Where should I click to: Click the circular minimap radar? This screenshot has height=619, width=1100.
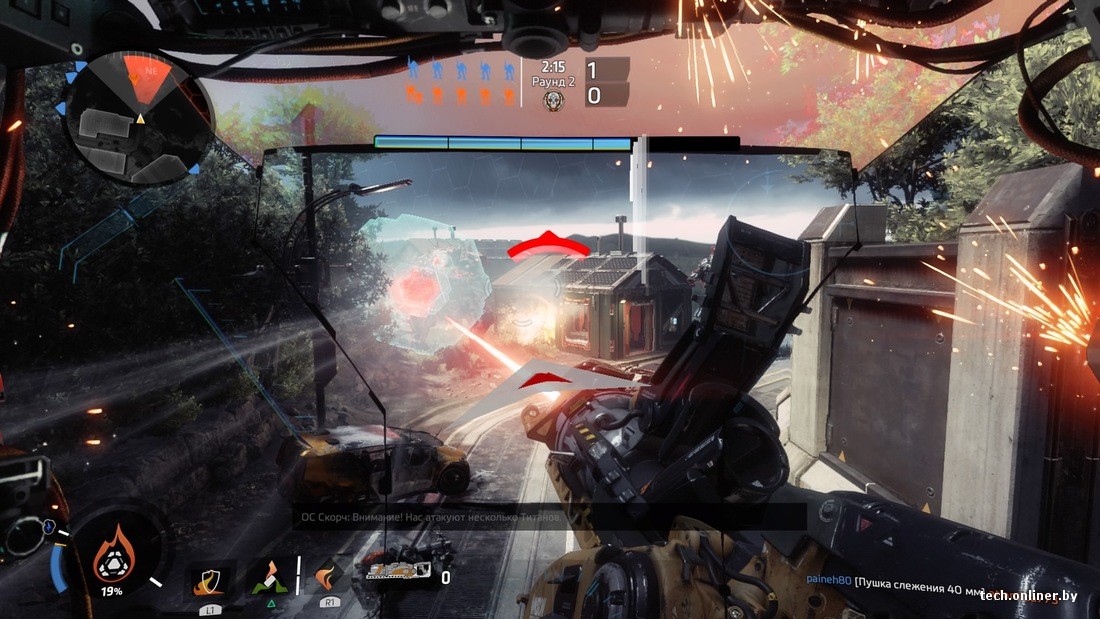(x=137, y=118)
